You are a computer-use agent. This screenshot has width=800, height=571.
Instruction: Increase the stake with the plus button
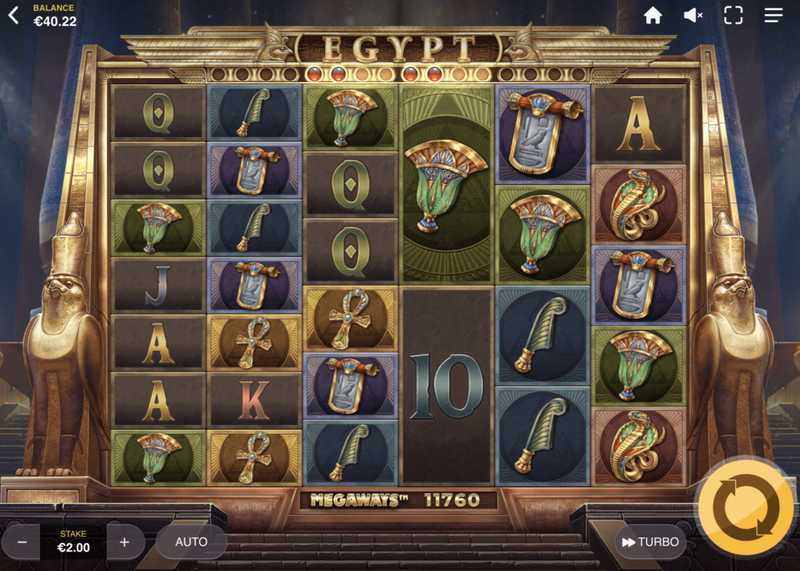pyautogui.click(x=125, y=542)
